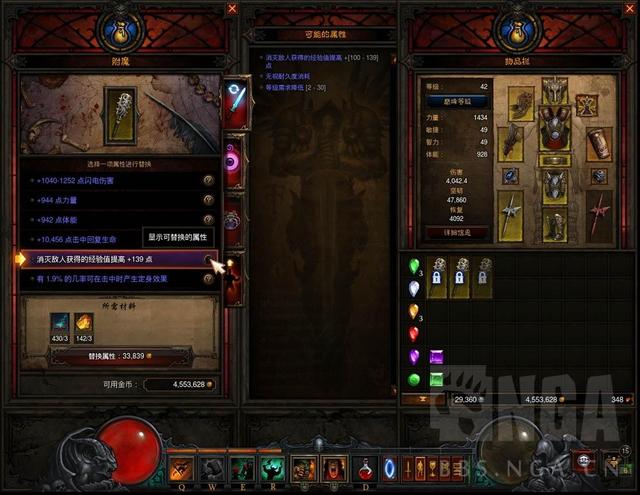This screenshot has height=495, width=640.
Task: Activate the skill bound to Q
Action: 182,467
